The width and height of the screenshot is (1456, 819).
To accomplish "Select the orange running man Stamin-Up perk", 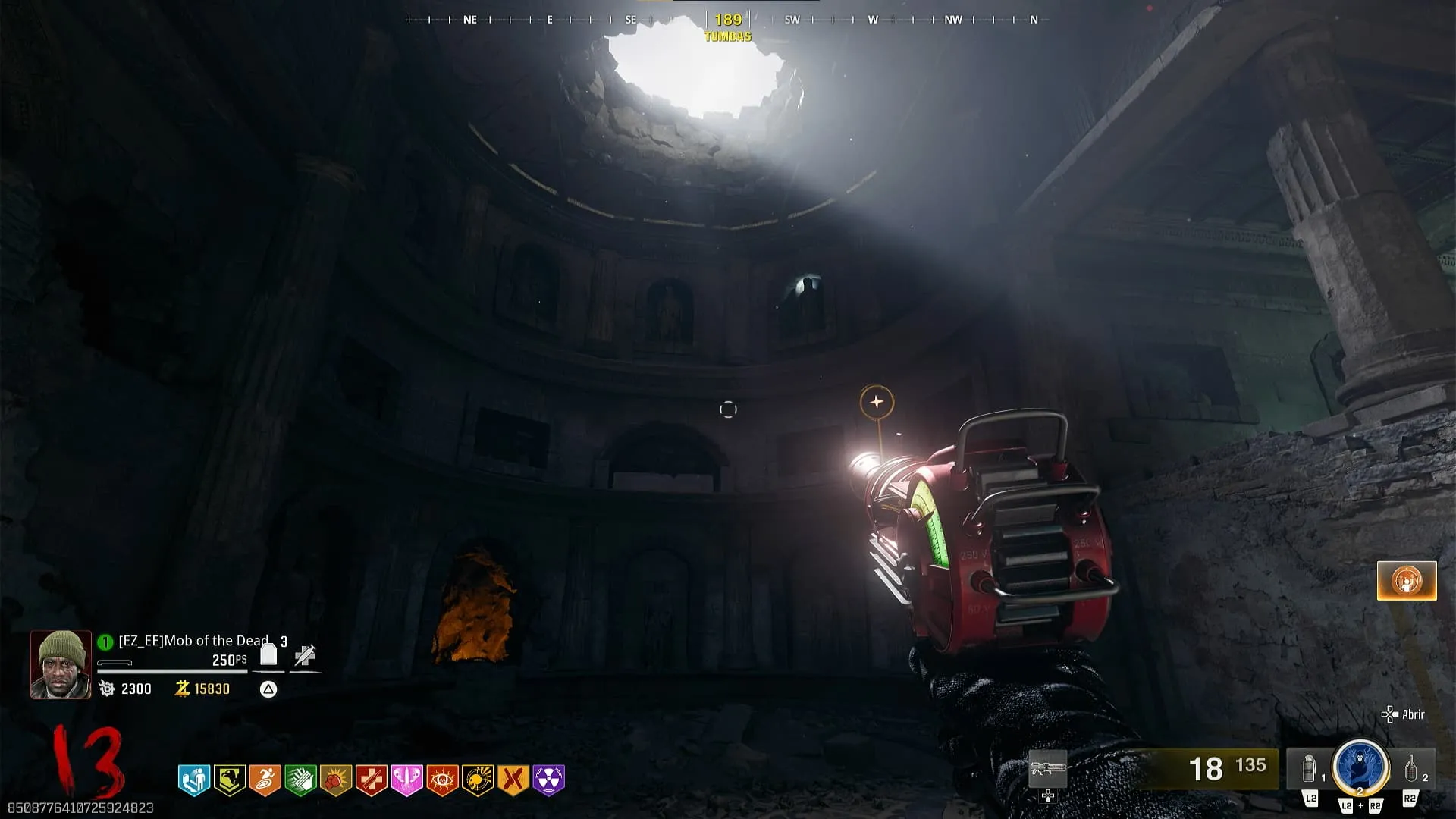I will click(x=265, y=780).
